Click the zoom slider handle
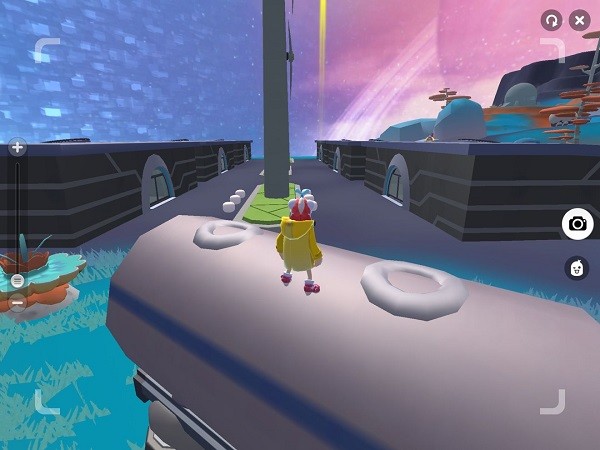The width and height of the screenshot is (600, 450). (17, 281)
